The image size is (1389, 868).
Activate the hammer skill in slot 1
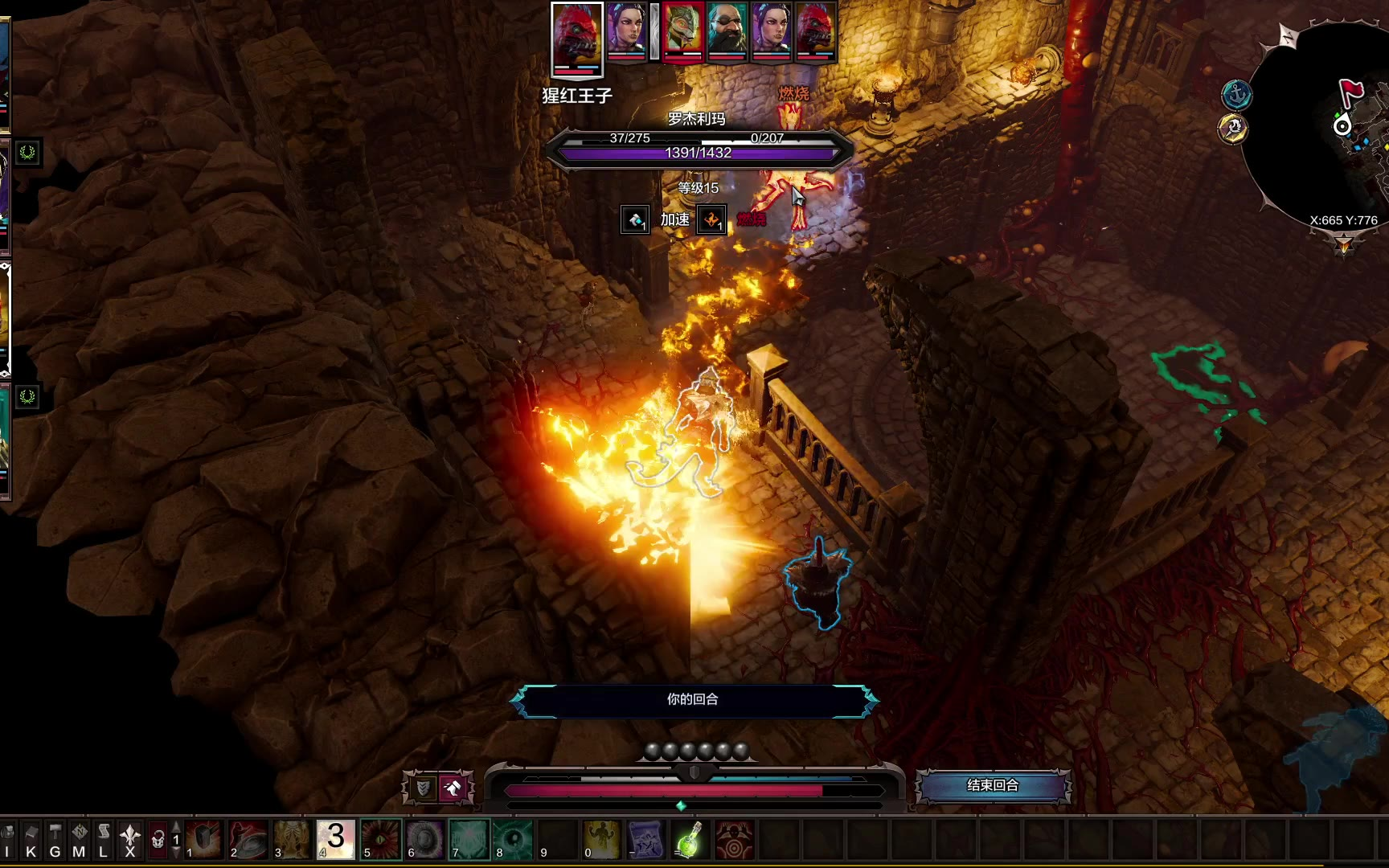coord(204,840)
